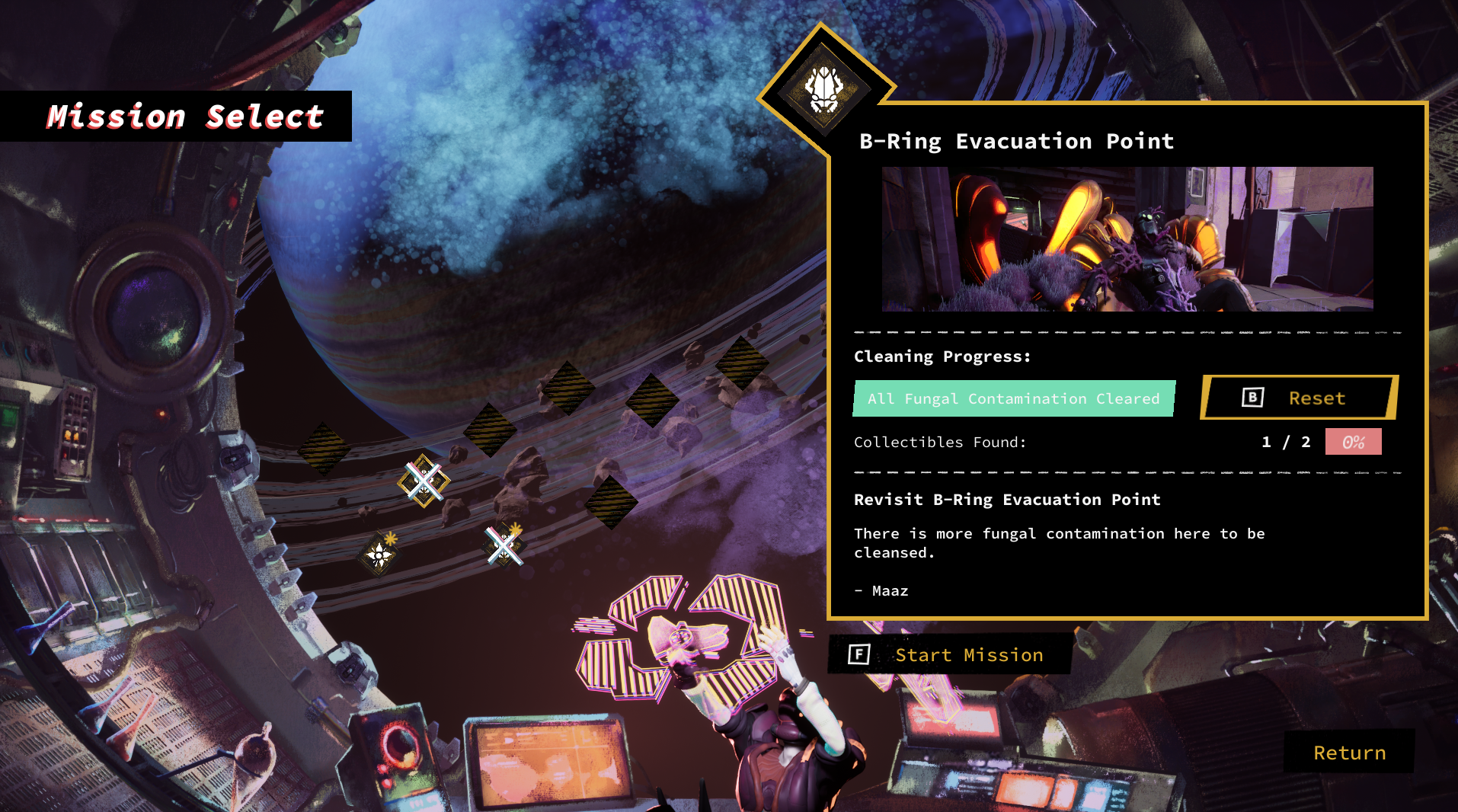
Task: Reset the cleaning progress
Action: [1300, 398]
